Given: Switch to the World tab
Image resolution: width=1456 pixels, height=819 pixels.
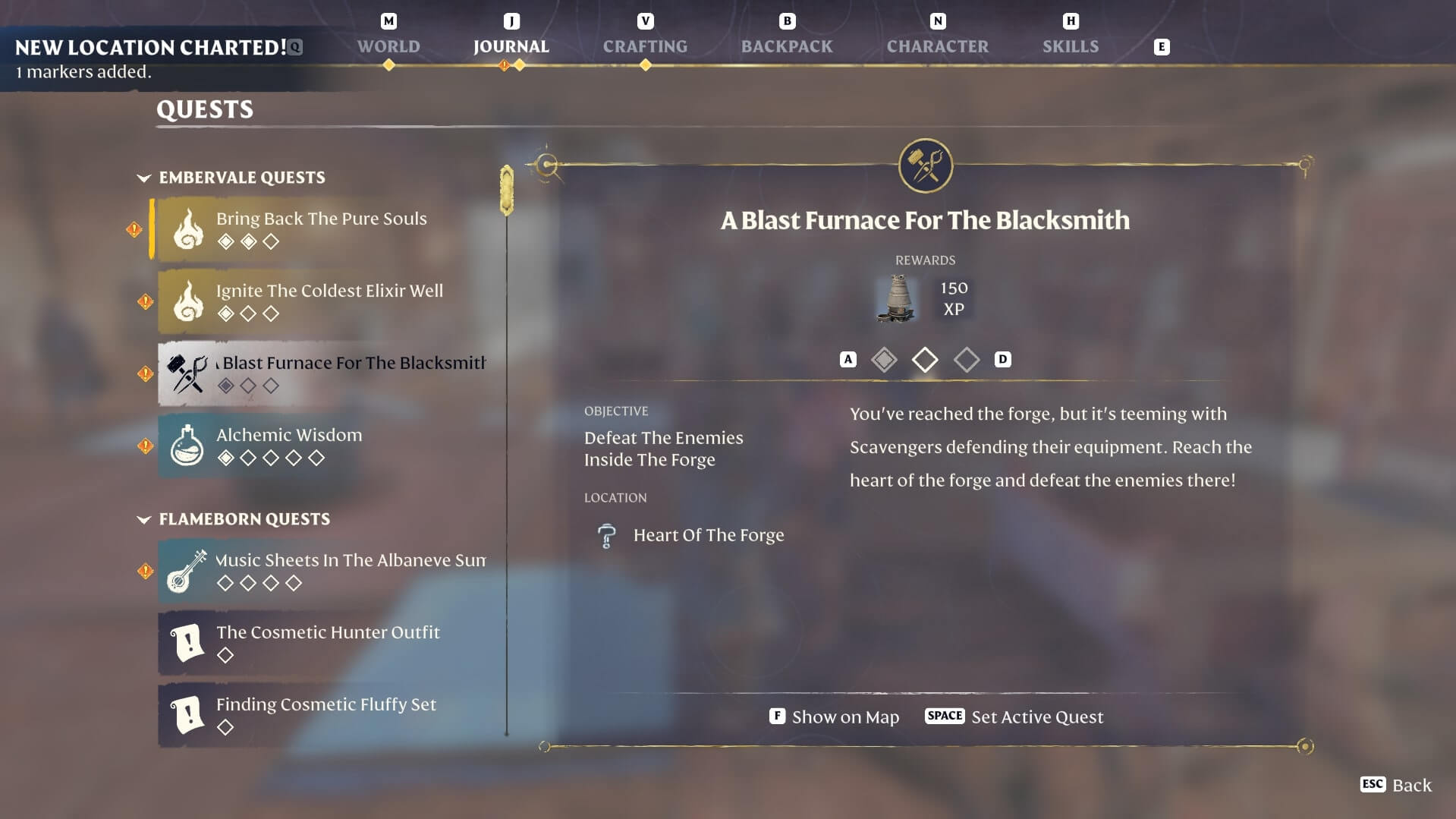Looking at the screenshot, I should pyautogui.click(x=388, y=46).
